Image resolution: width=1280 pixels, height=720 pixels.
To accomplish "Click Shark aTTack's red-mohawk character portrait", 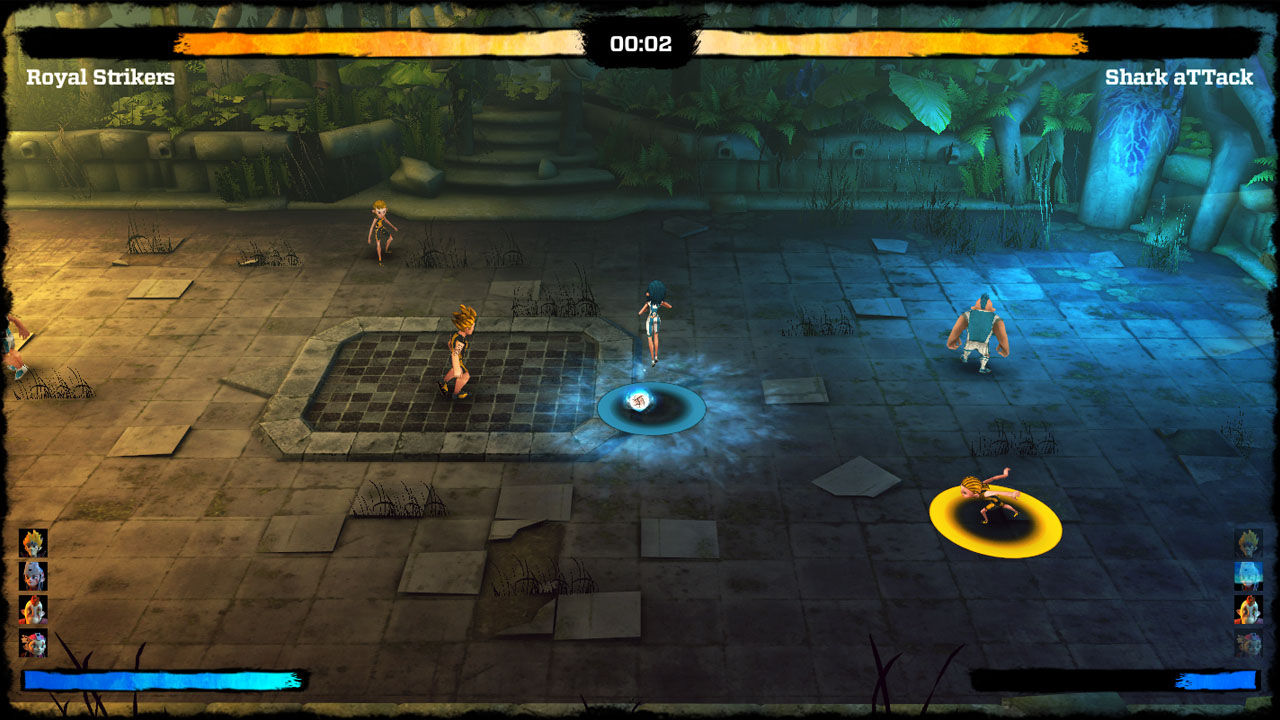I will (1248, 610).
